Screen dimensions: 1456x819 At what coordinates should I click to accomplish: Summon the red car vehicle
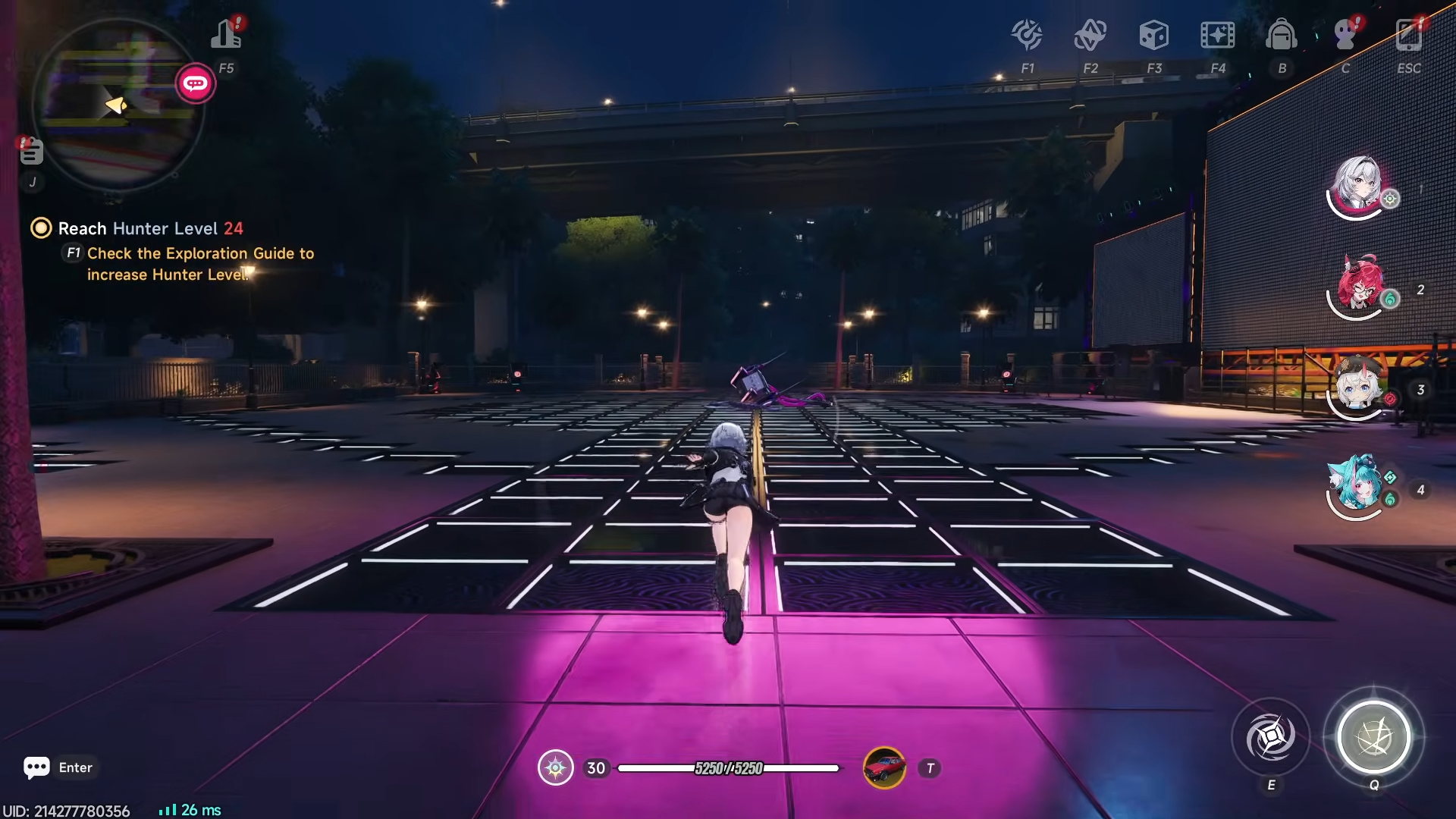(x=884, y=768)
